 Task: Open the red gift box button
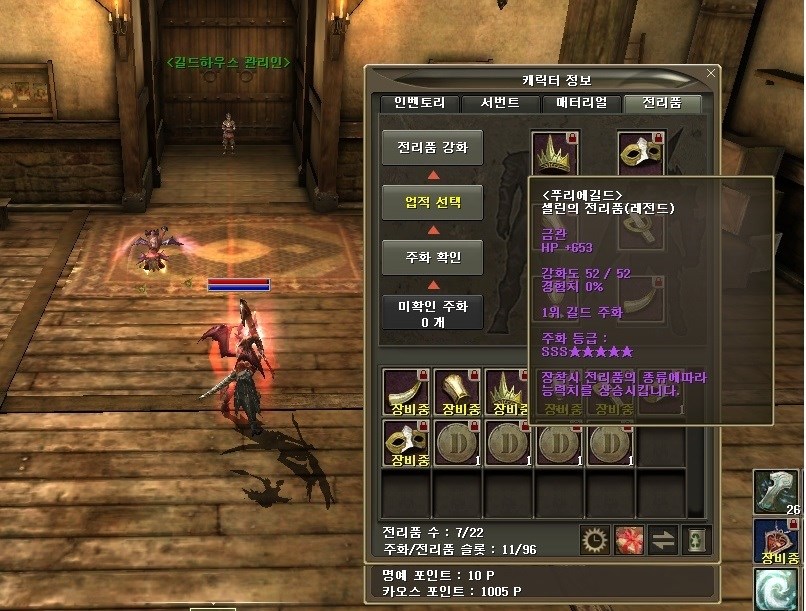[628, 538]
